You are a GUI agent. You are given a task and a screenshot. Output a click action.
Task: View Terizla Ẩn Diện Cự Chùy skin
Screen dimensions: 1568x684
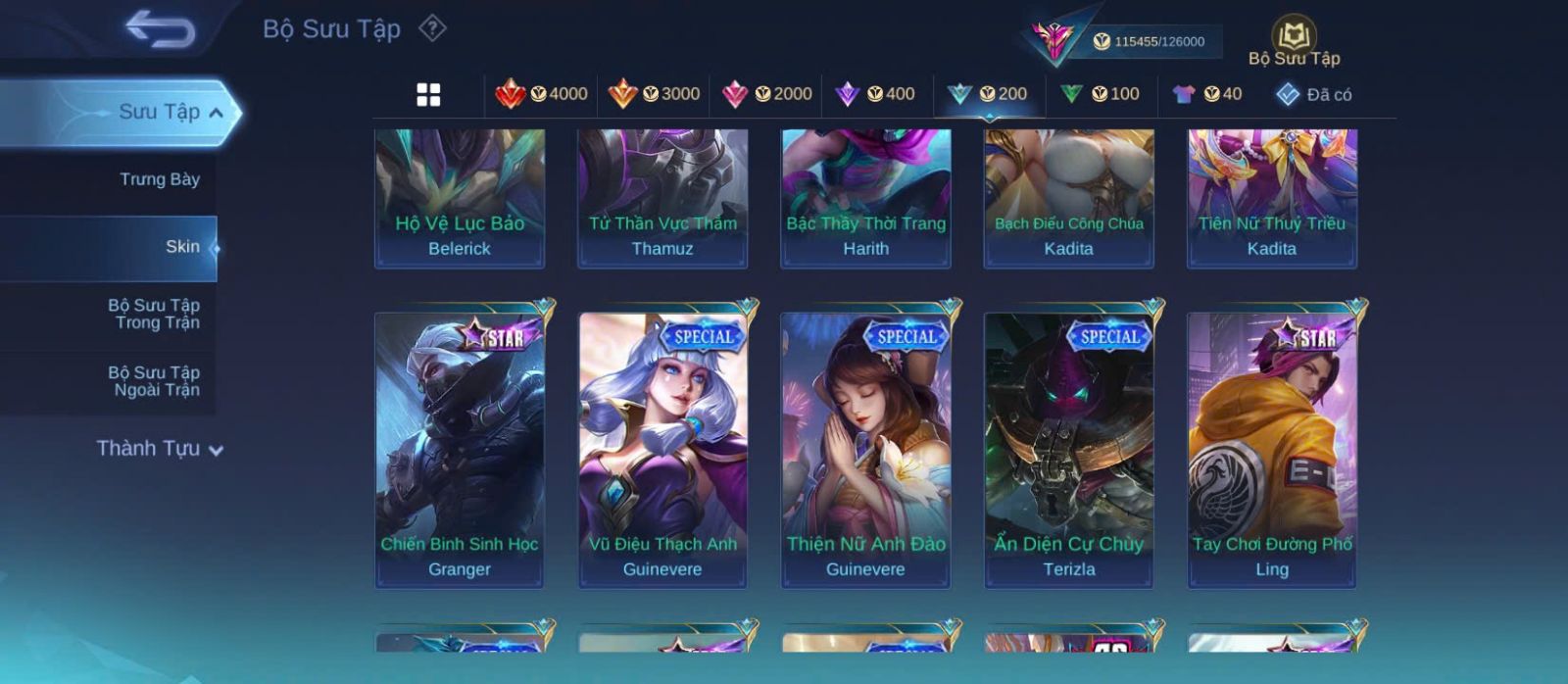tap(1069, 450)
